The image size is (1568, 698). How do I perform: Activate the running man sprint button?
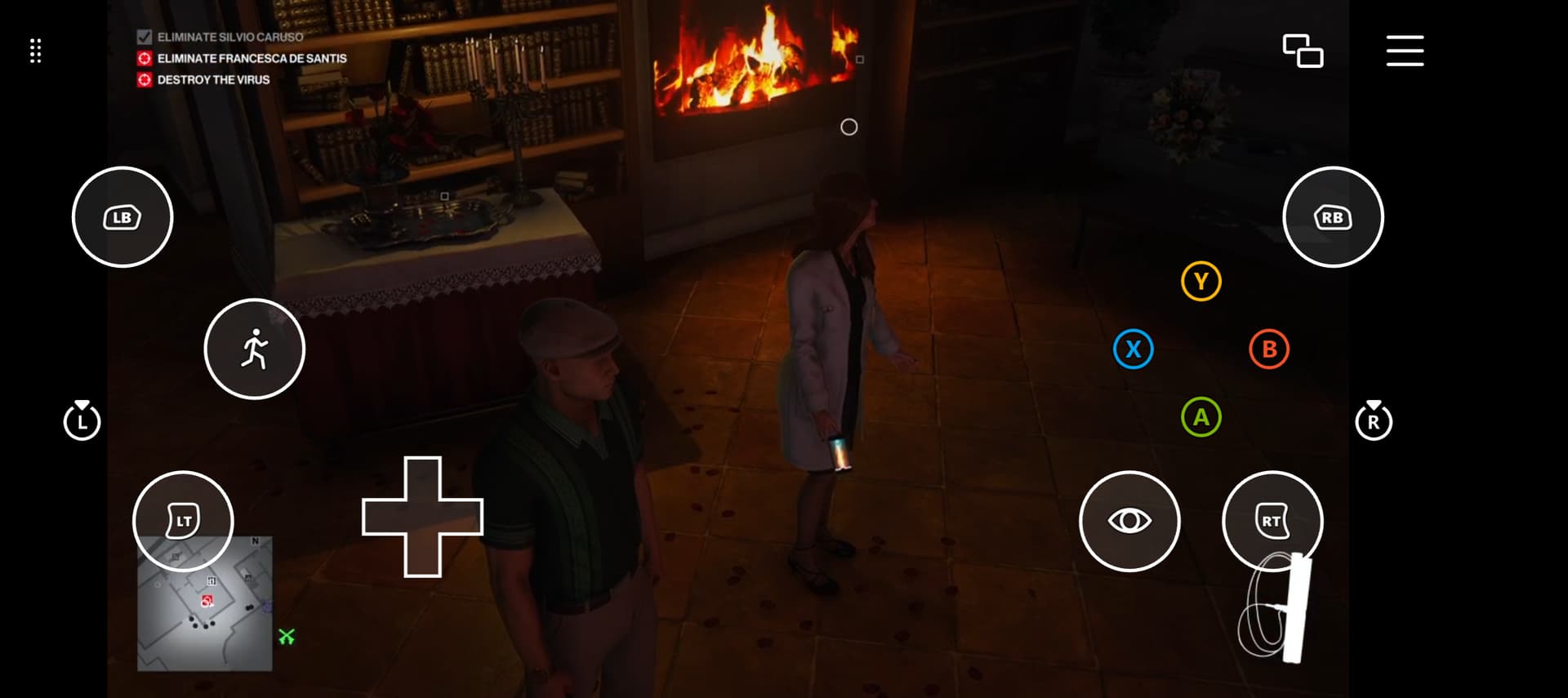pos(254,349)
